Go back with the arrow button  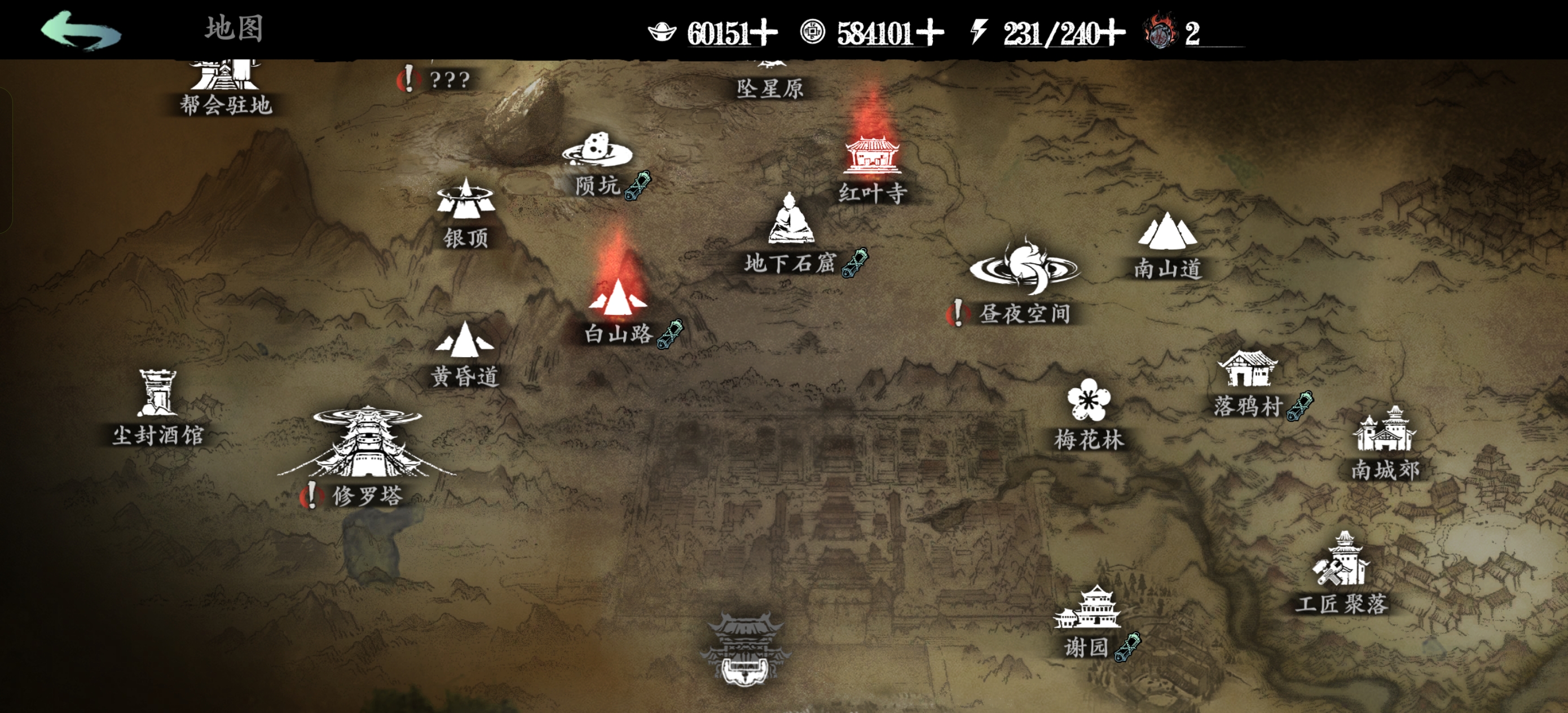pos(80,30)
